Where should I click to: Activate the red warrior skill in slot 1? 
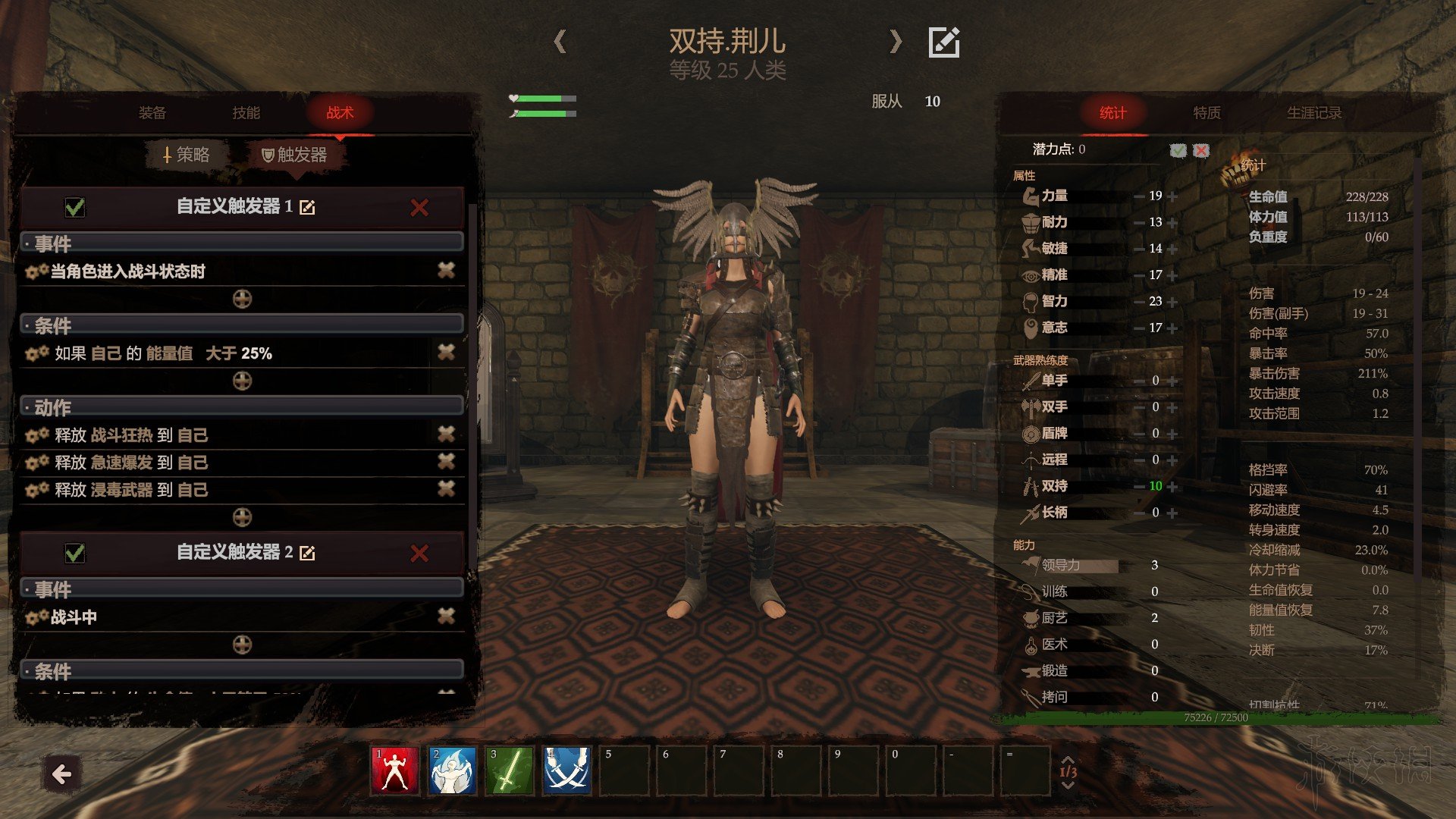pyautogui.click(x=394, y=770)
